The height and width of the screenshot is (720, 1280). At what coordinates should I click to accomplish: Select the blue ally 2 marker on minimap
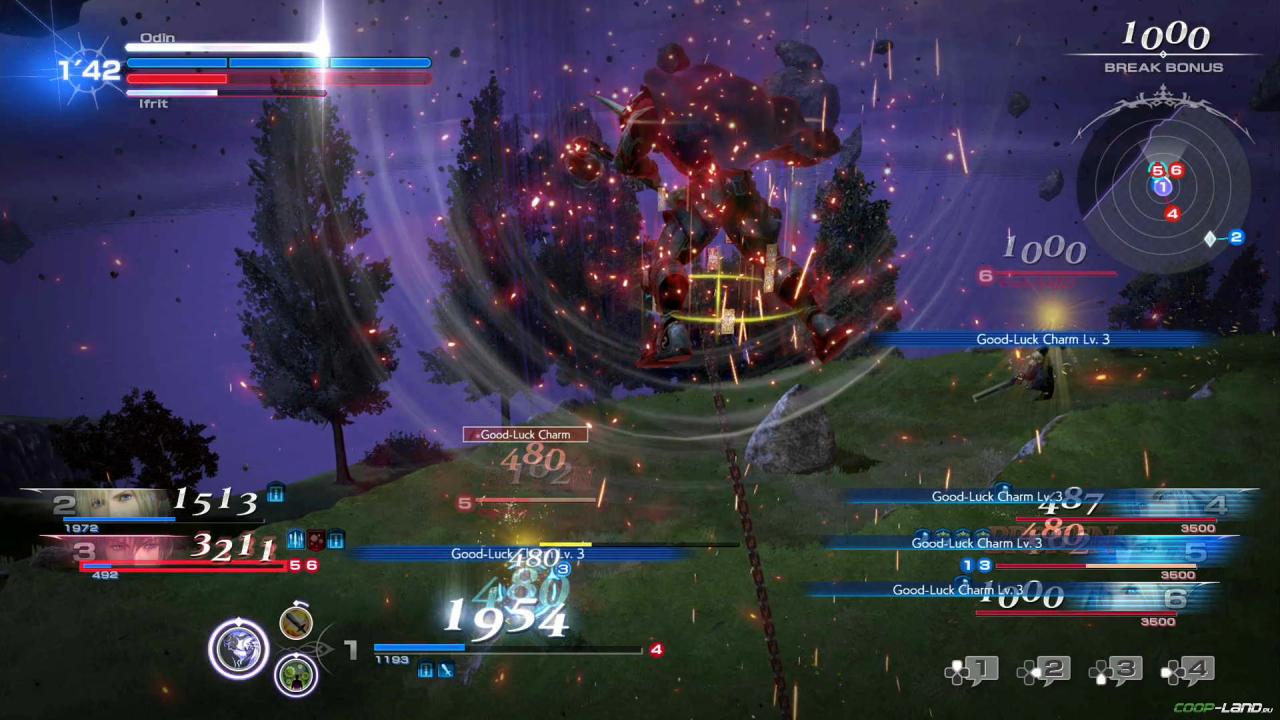point(1236,237)
